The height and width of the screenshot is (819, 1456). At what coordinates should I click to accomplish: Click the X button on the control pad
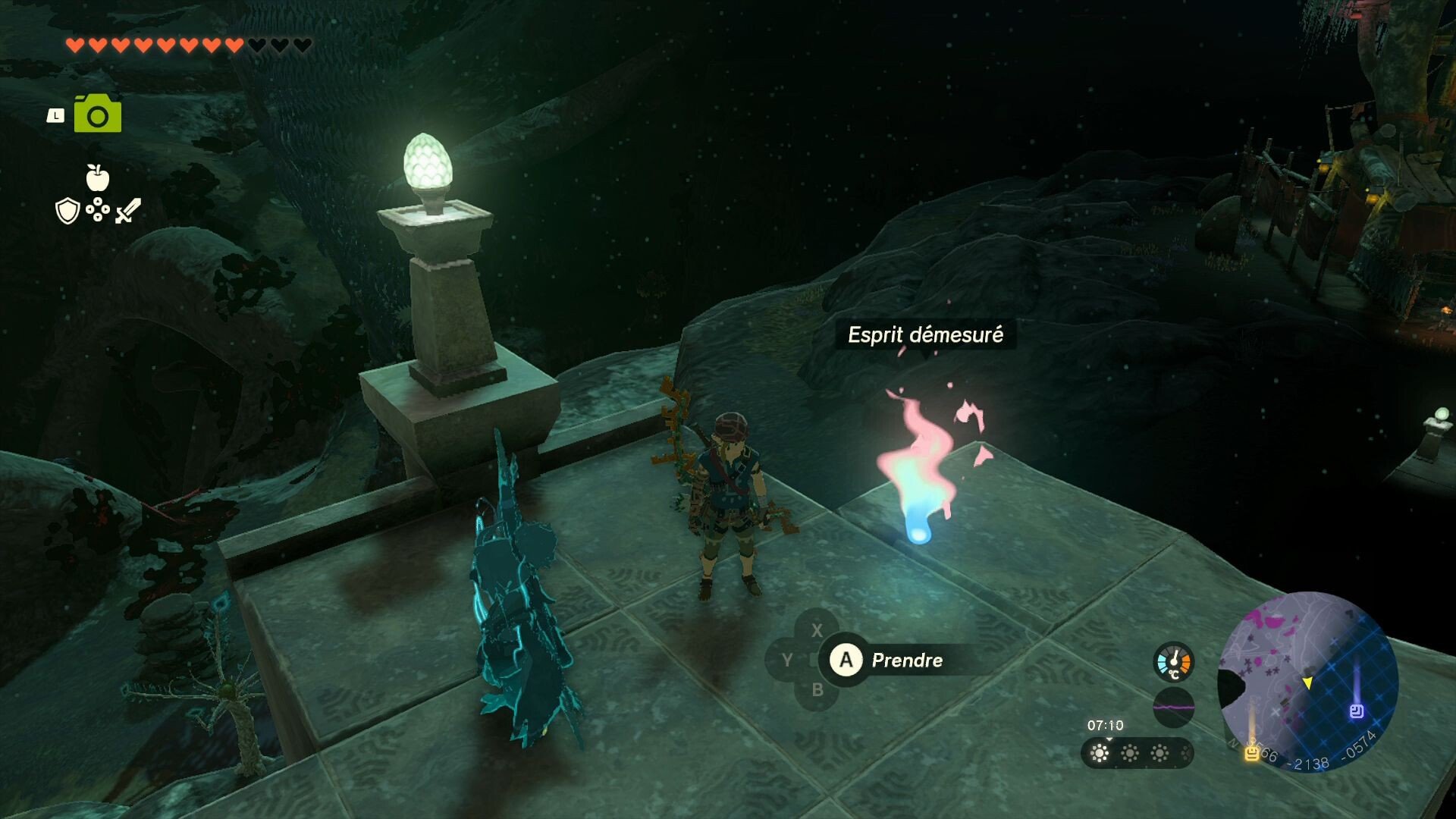(x=817, y=629)
